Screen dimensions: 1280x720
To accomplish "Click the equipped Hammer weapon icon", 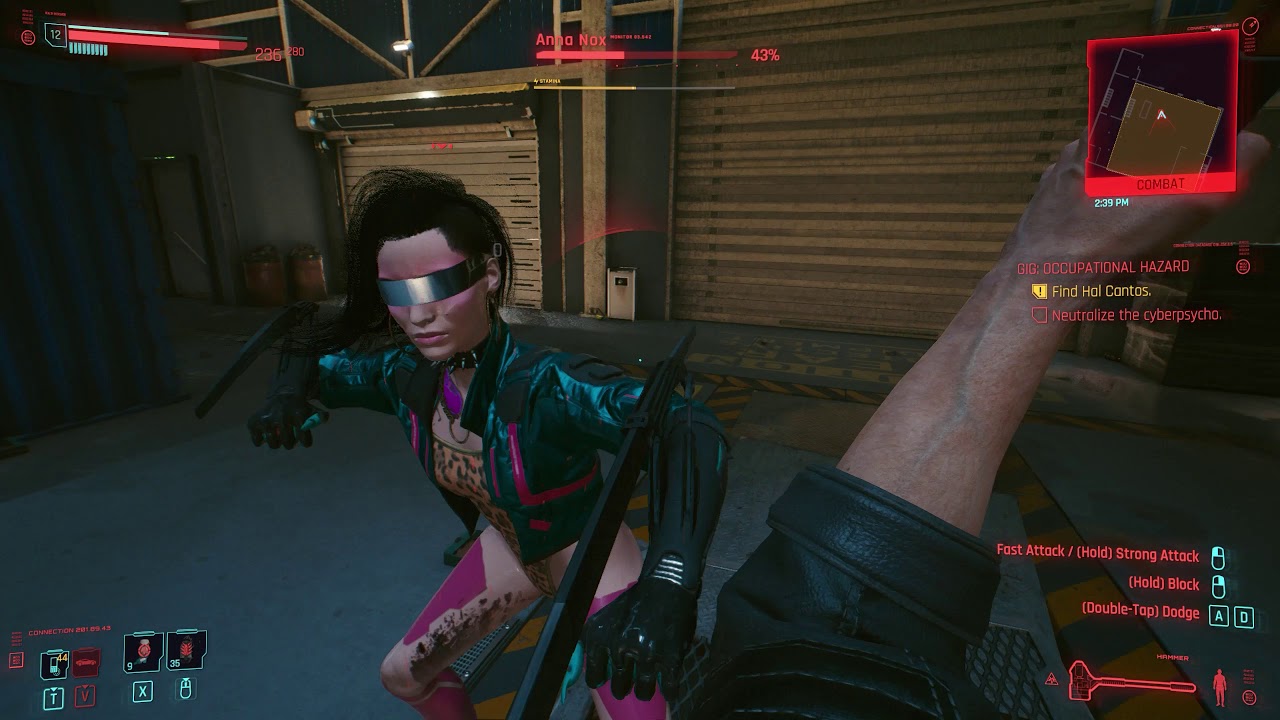I will (1131, 681).
